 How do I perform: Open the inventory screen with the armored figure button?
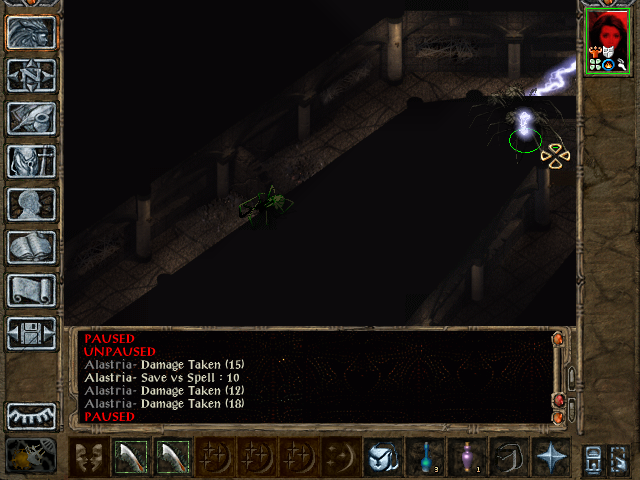click(x=31, y=160)
